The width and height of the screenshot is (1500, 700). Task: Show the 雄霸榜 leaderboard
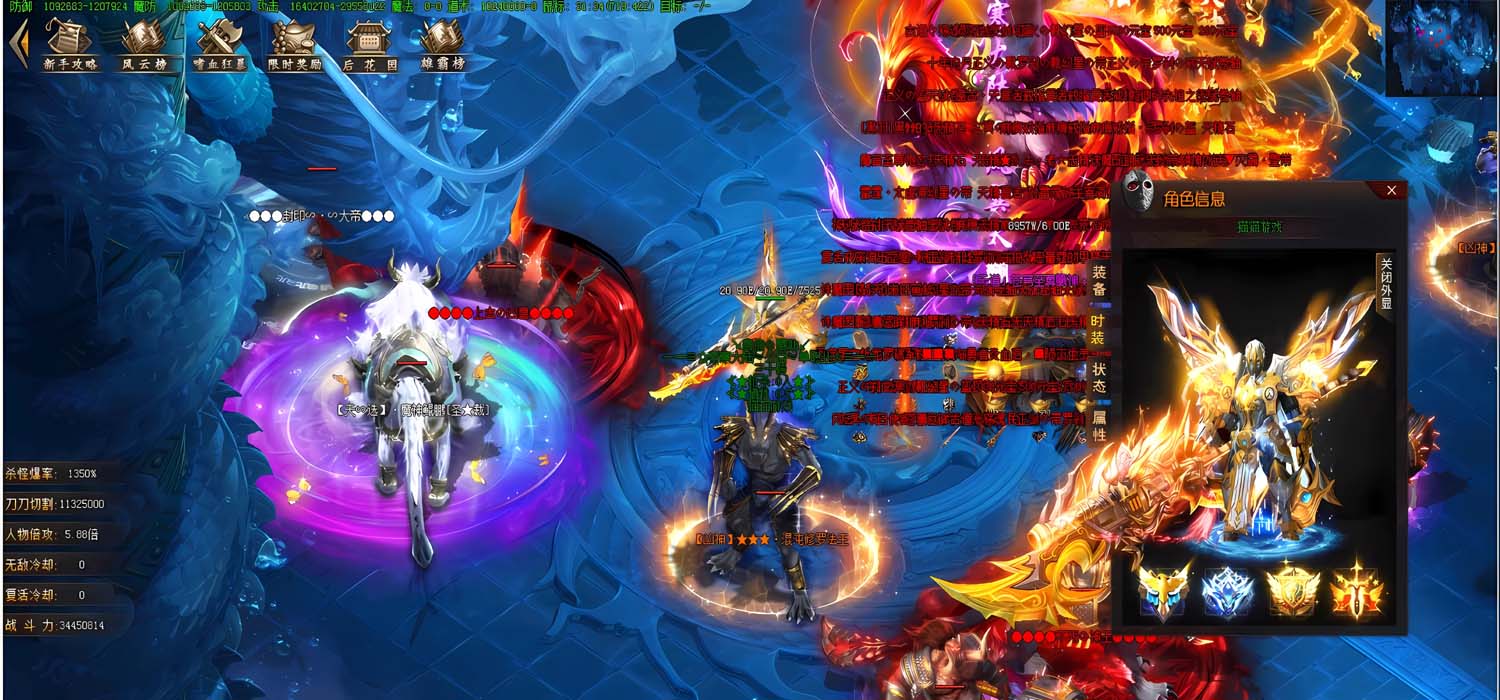coord(441,45)
